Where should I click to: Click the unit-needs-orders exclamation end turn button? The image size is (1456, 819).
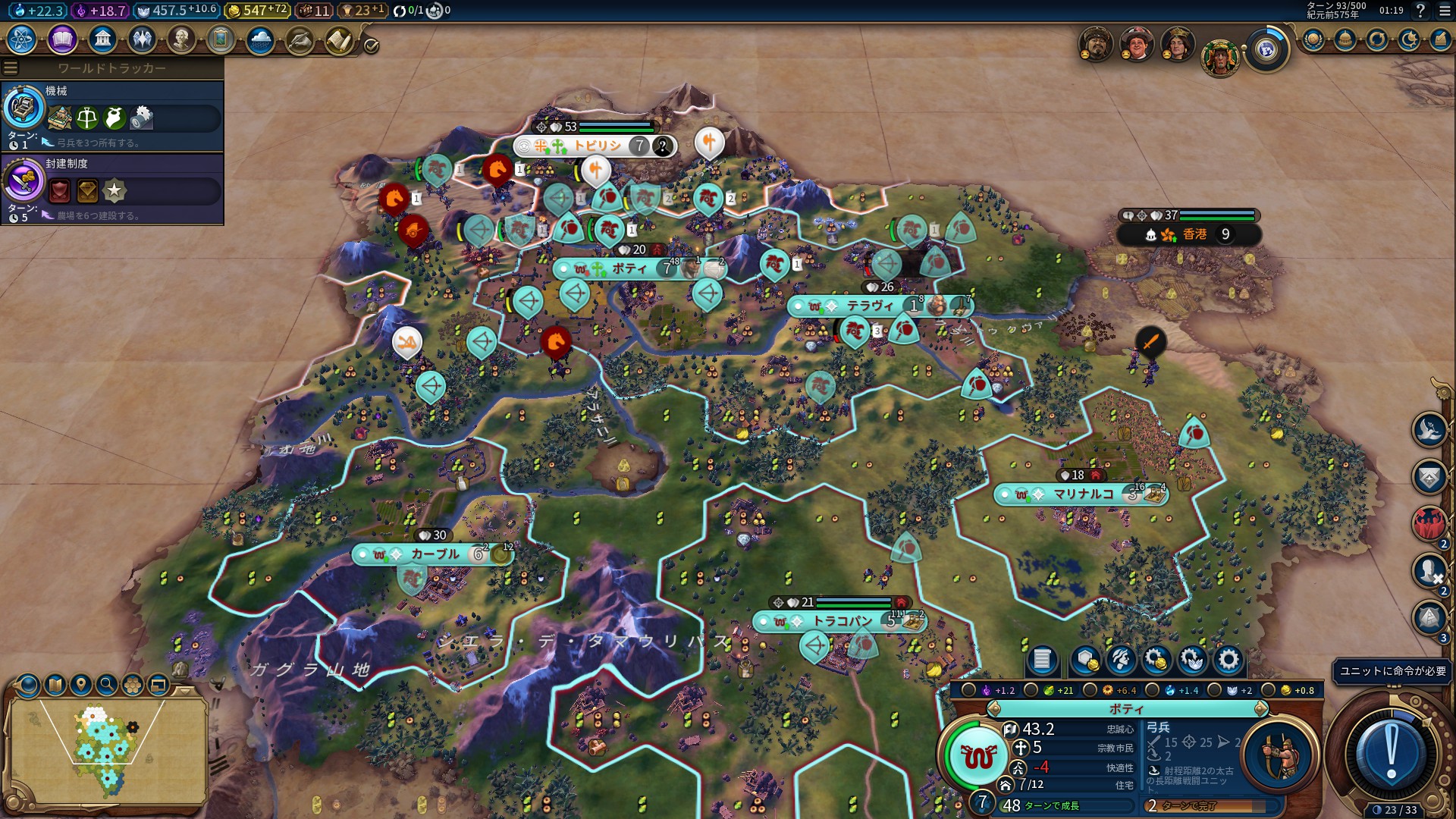click(x=1391, y=754)
